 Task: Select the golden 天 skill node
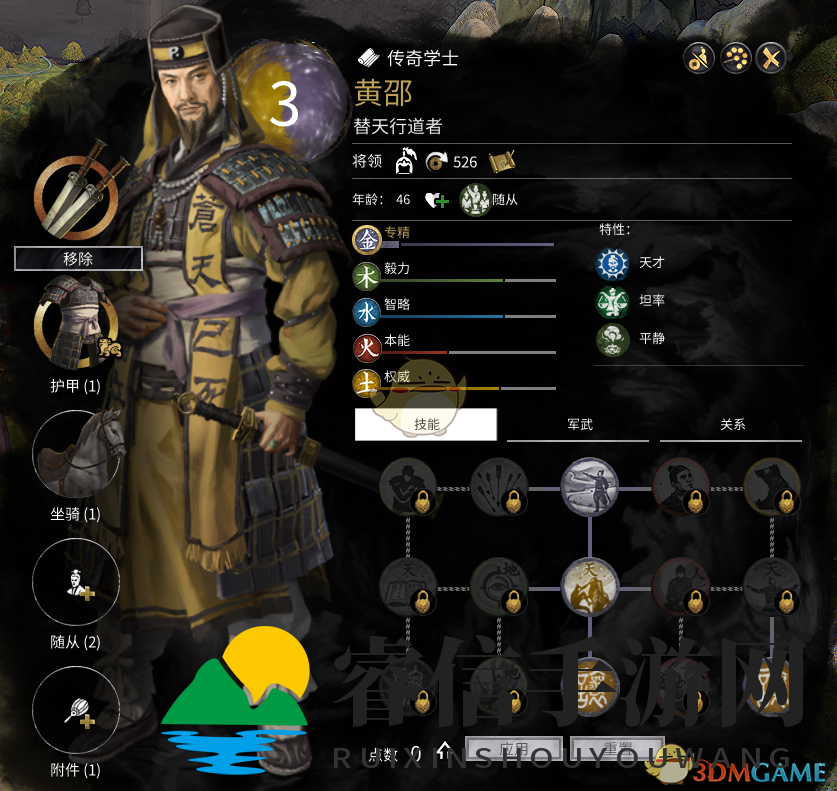(x=589, y=585)
